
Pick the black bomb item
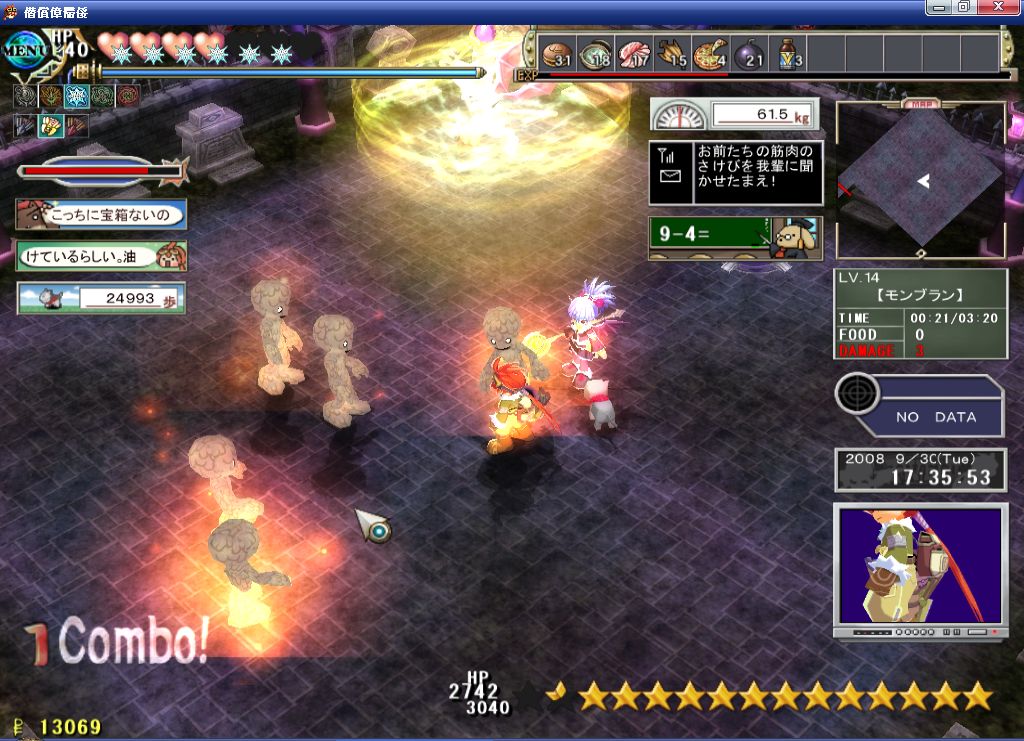click(749, 54)
